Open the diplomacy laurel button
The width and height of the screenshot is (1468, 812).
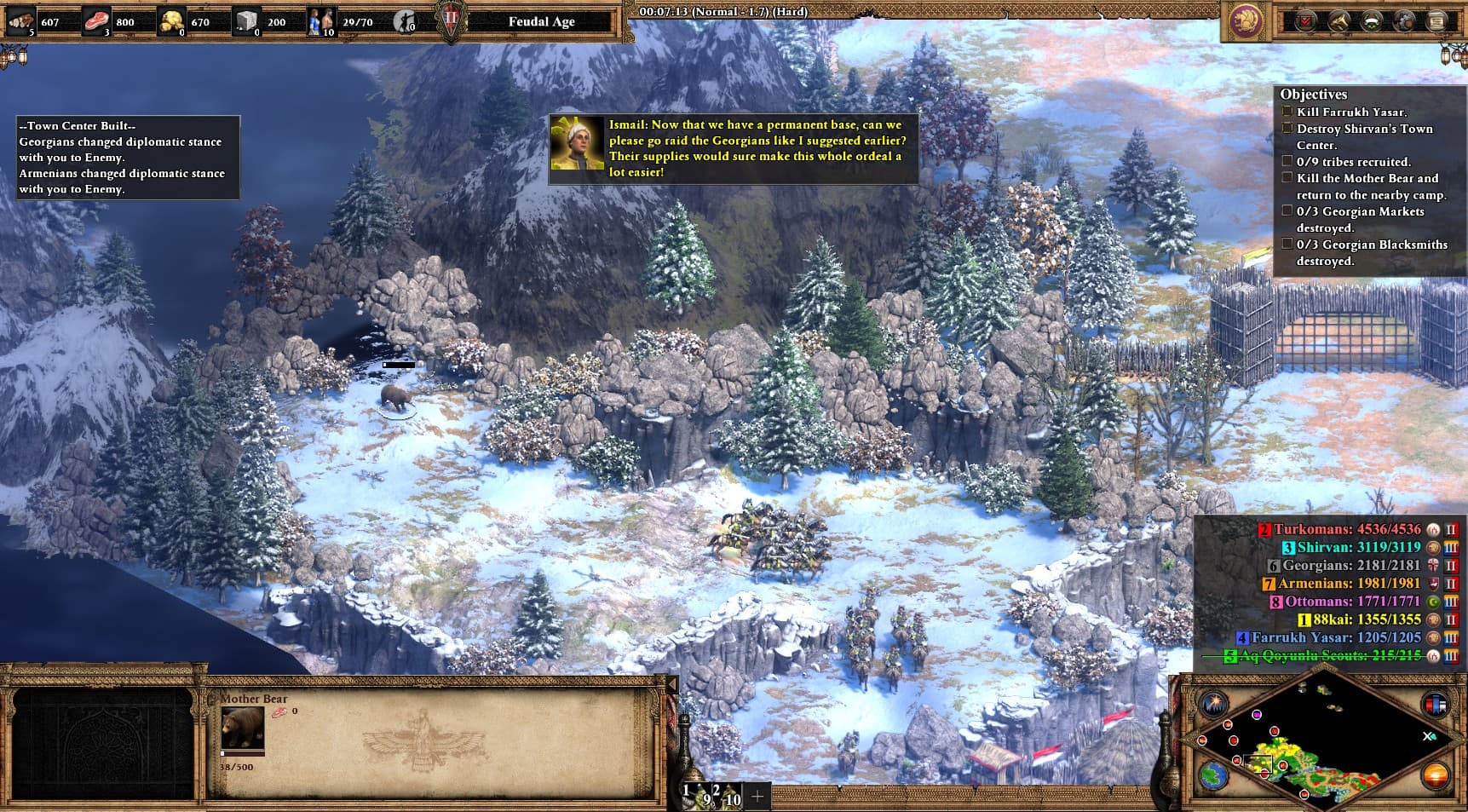point(1371,22)
